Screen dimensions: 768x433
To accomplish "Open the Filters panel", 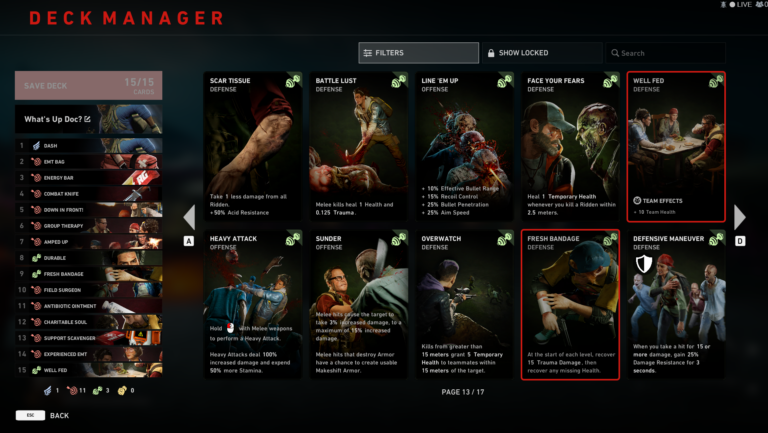I will (x=418, y=53).
